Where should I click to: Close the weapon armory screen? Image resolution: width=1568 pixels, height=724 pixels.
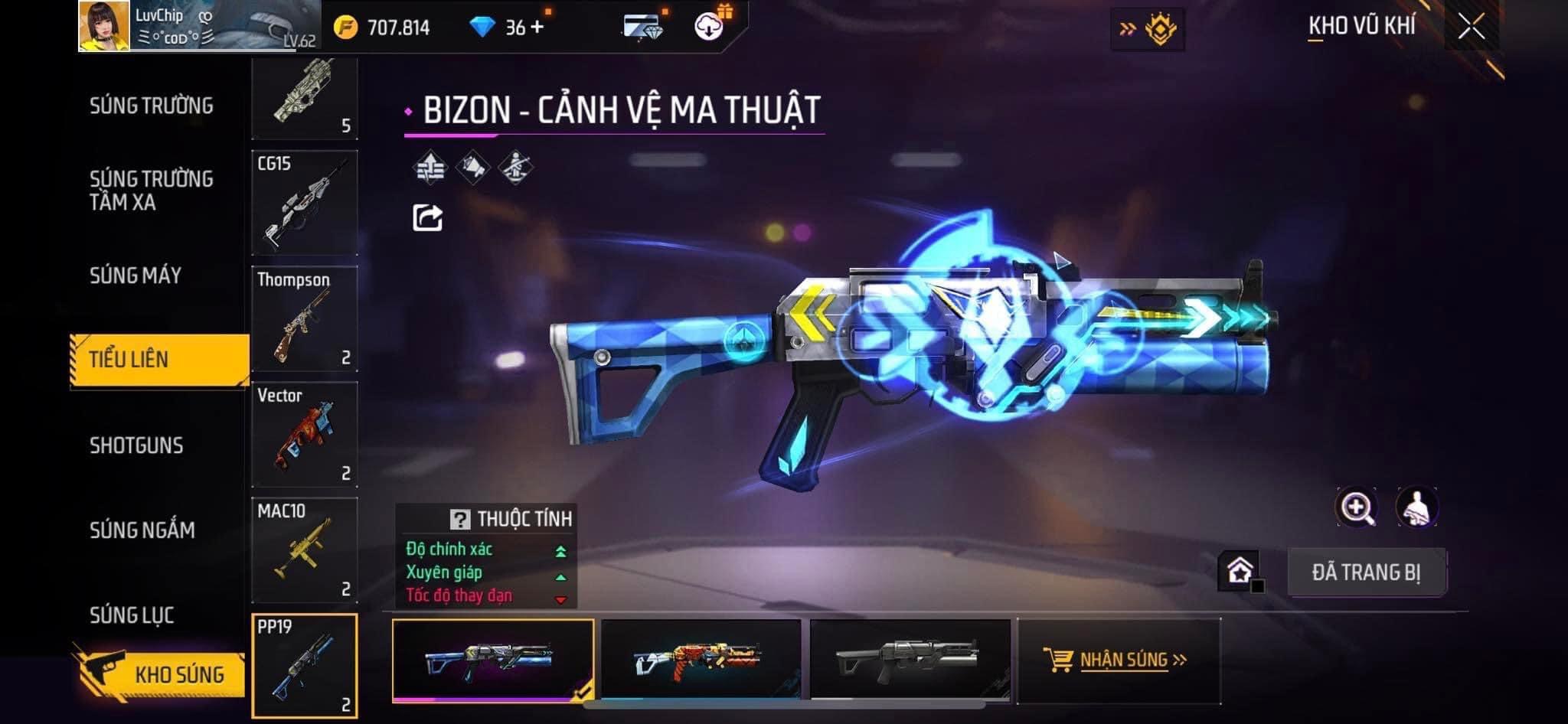[1471, 28]
